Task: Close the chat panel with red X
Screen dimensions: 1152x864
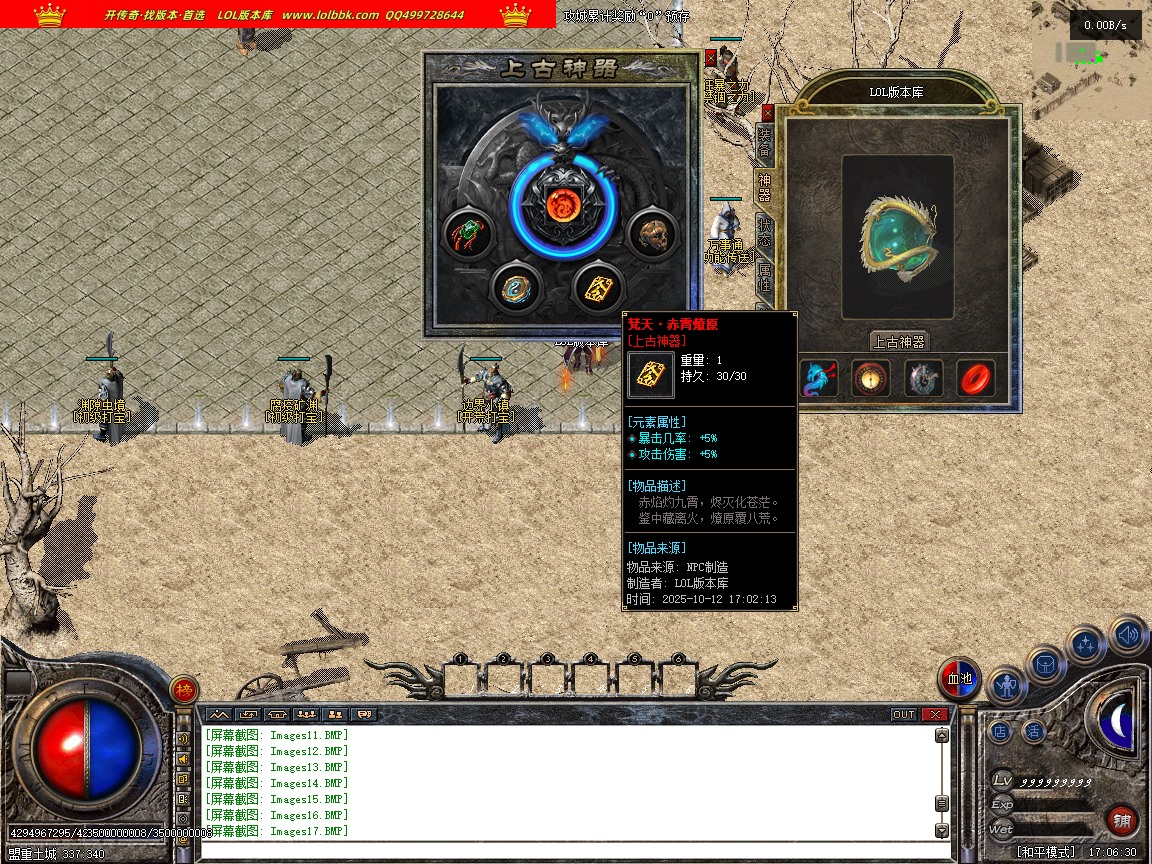Action: [935, 714]
